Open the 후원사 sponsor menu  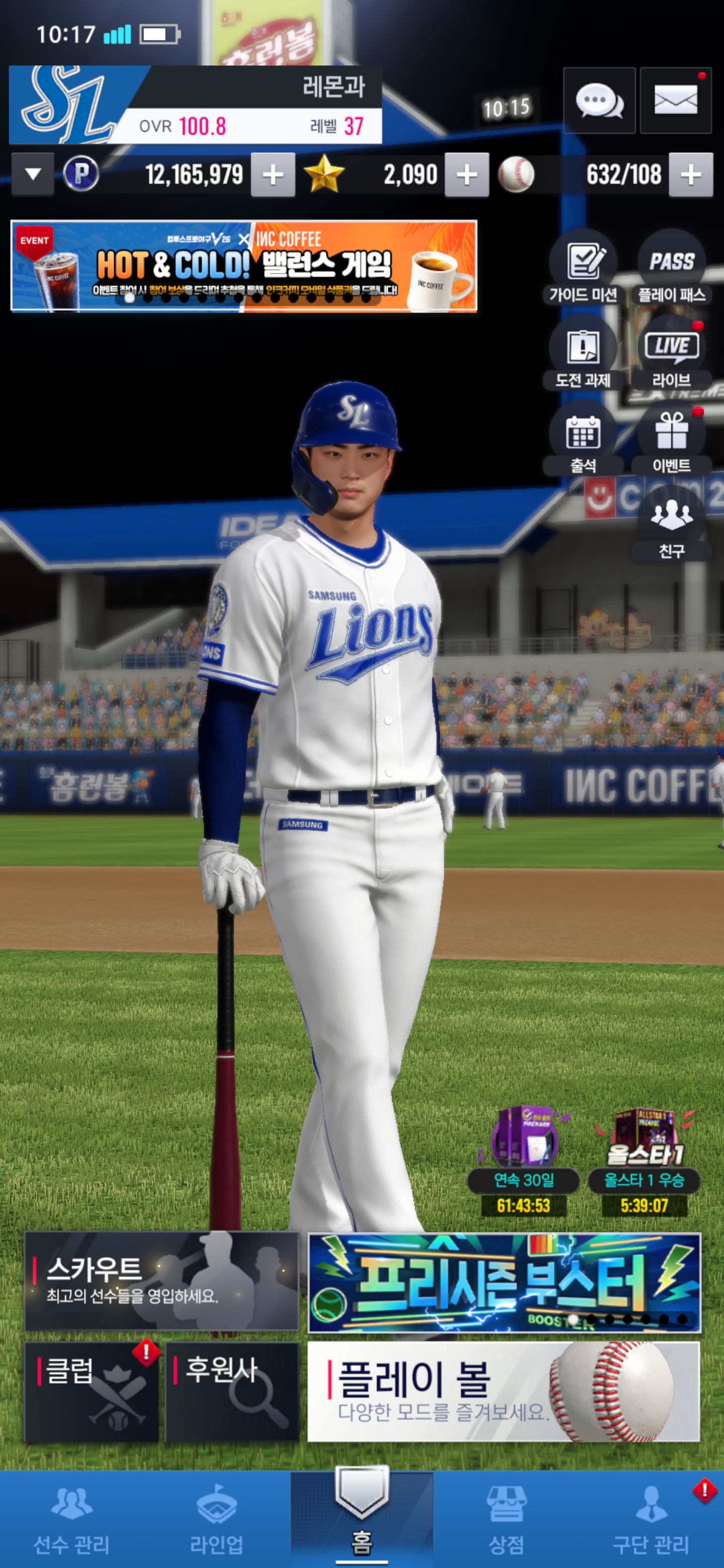232,1392
